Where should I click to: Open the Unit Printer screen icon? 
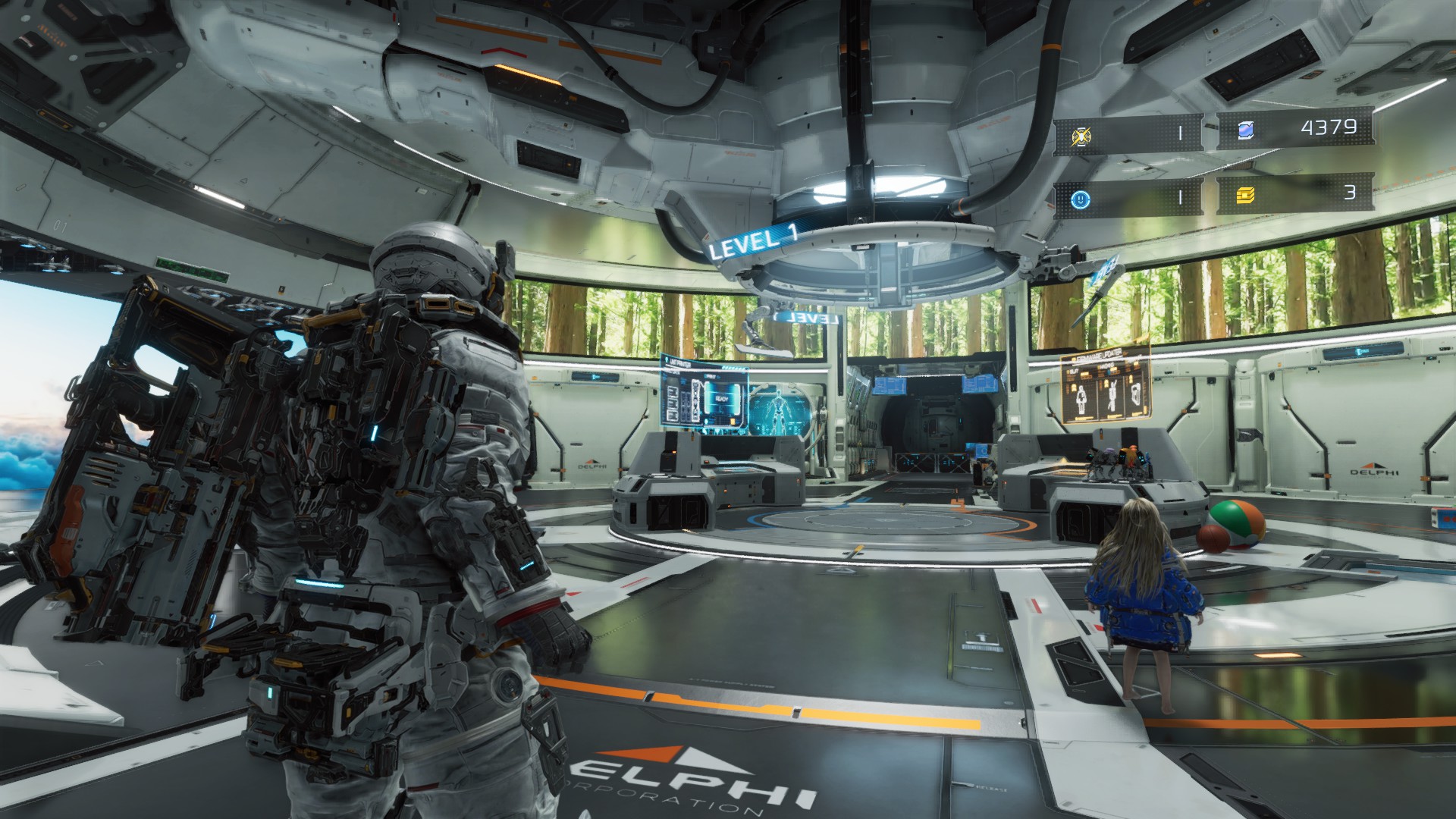(x=667, y=359)
